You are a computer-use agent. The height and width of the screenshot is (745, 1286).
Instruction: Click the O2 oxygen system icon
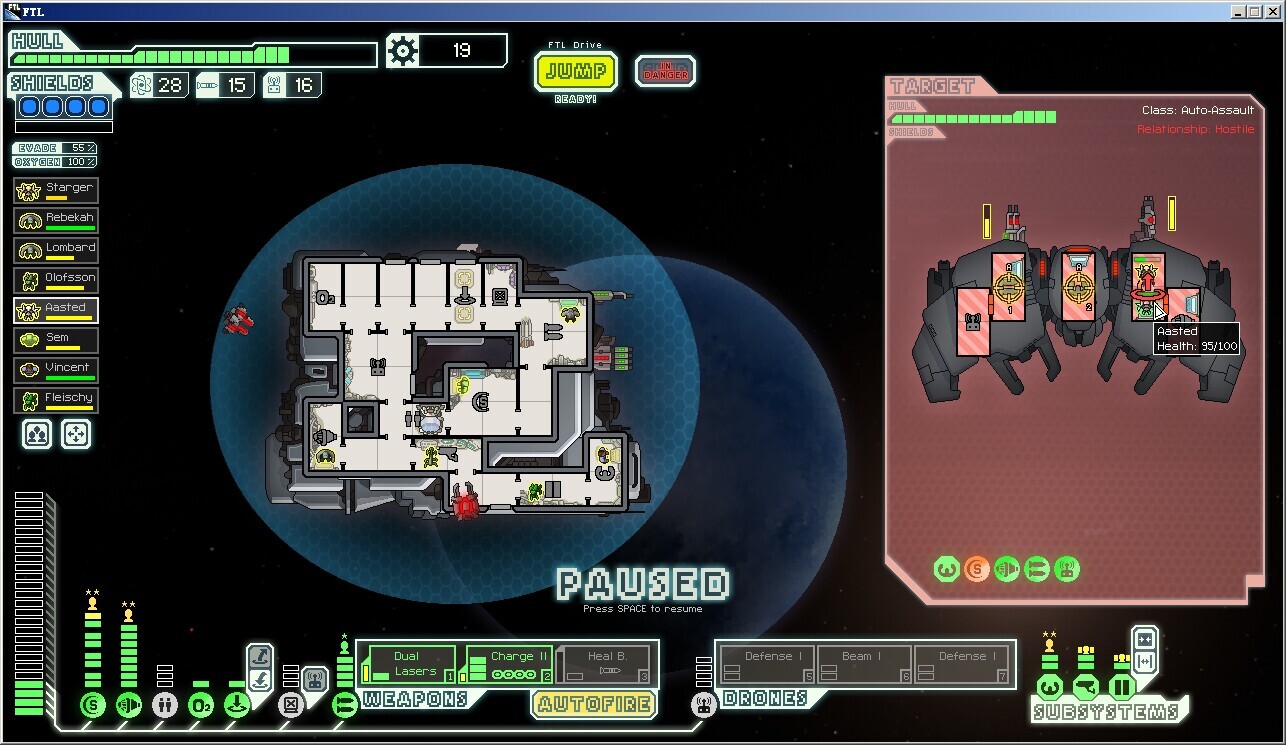click(x=200, y=705)
